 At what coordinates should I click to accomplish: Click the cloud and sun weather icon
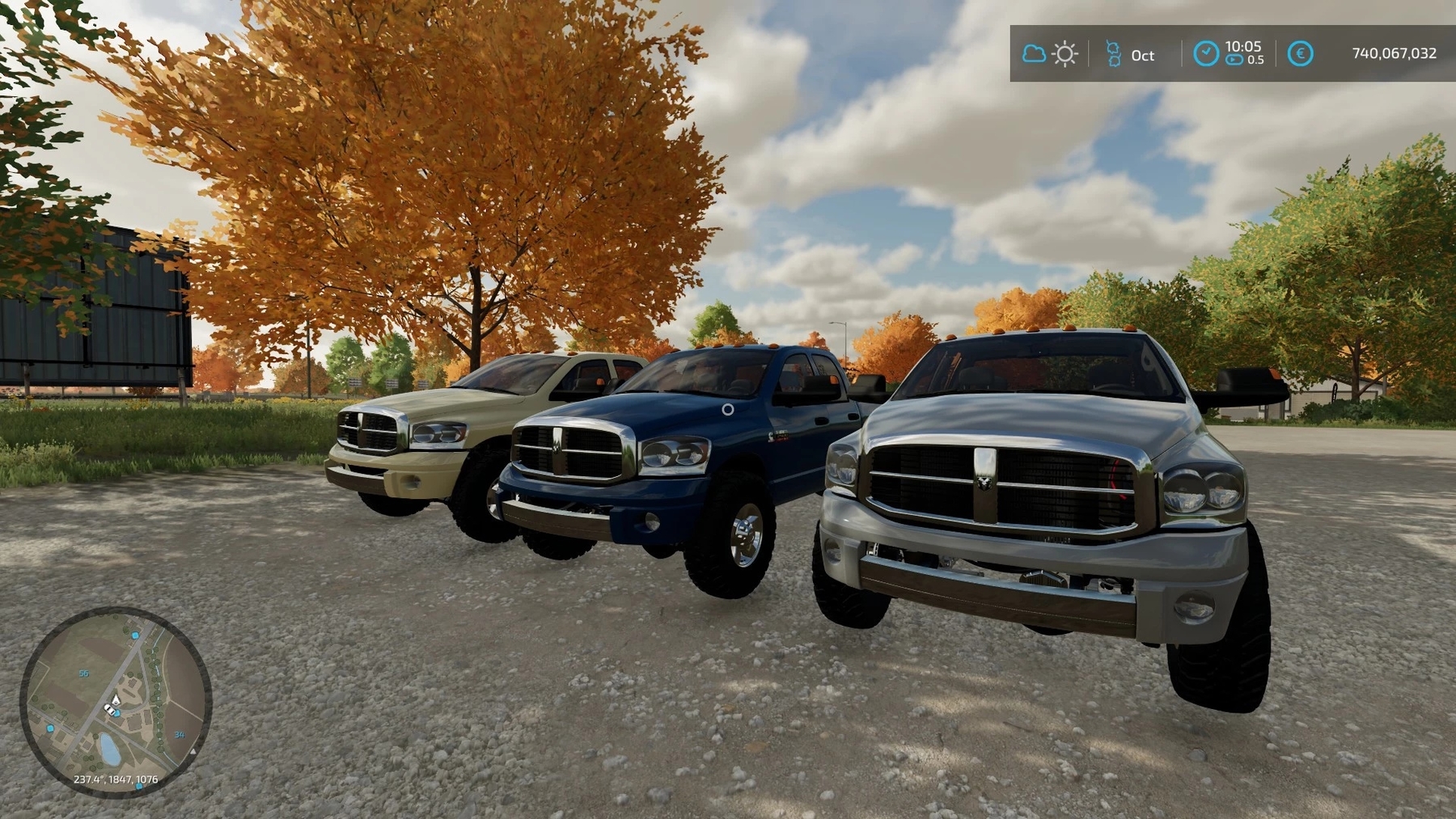coord(1050,54)
